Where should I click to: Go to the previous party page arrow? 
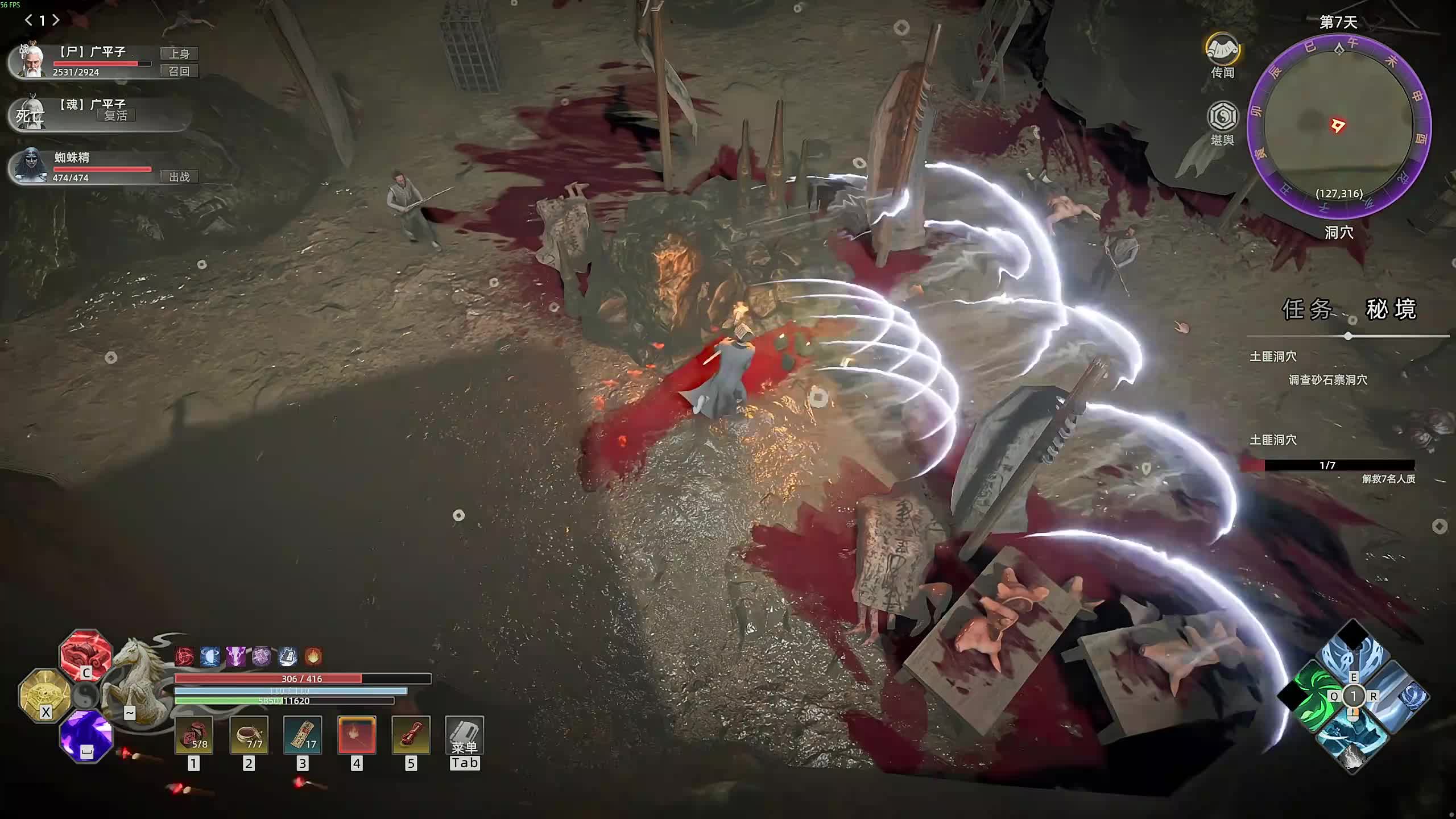click(28, 20)
